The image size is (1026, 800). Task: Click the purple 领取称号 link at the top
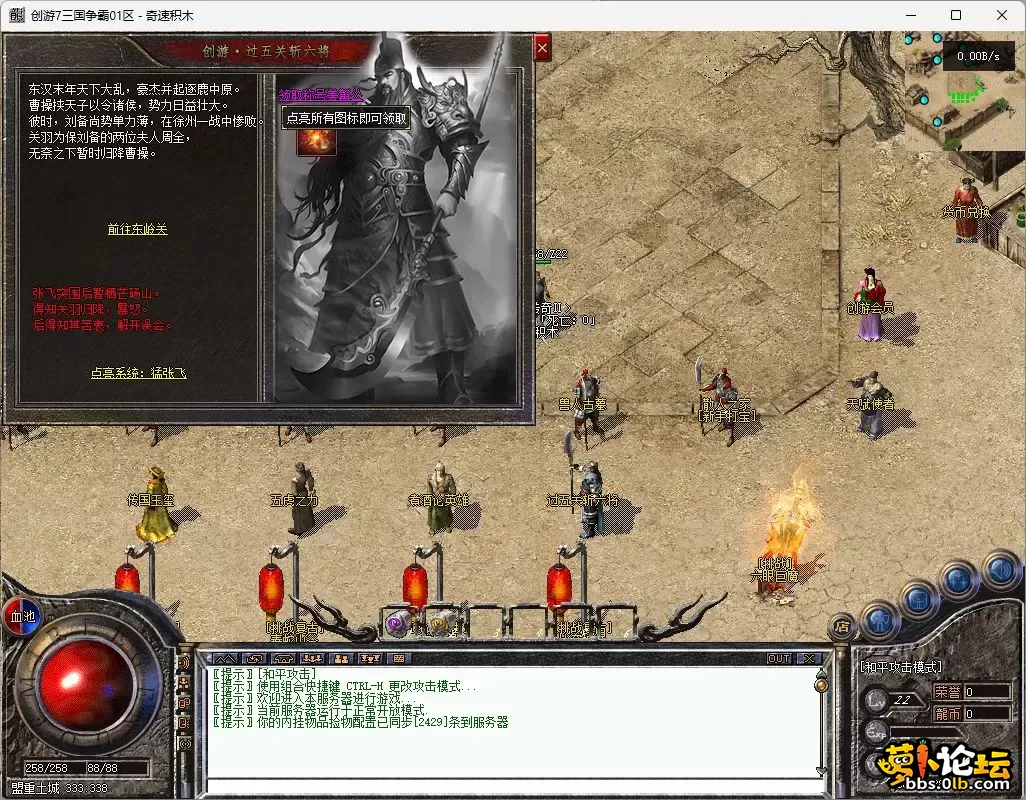320,94
